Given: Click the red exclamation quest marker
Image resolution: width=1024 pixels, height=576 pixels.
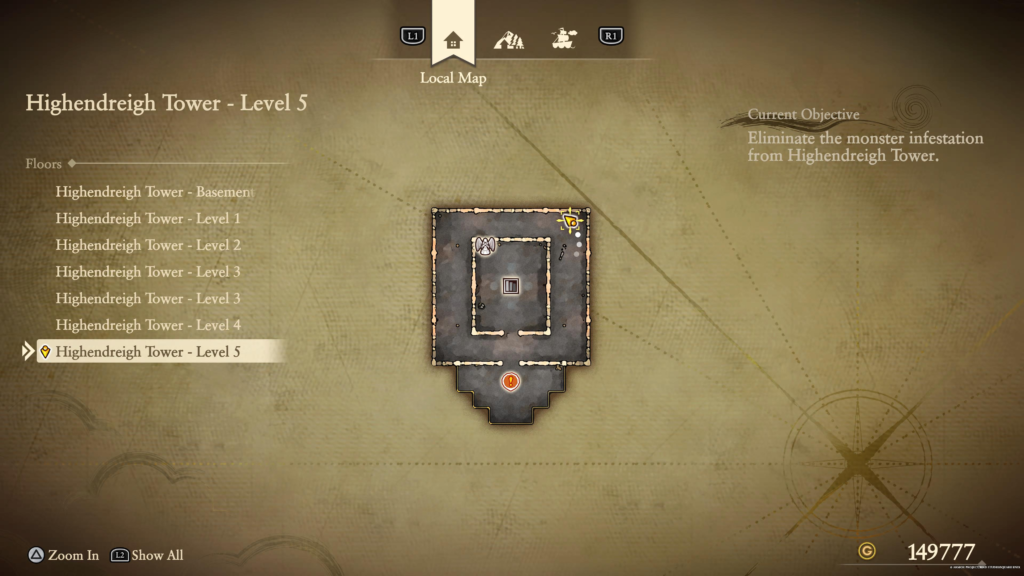Looking at the screenshot, I should [x=511, y=381].
